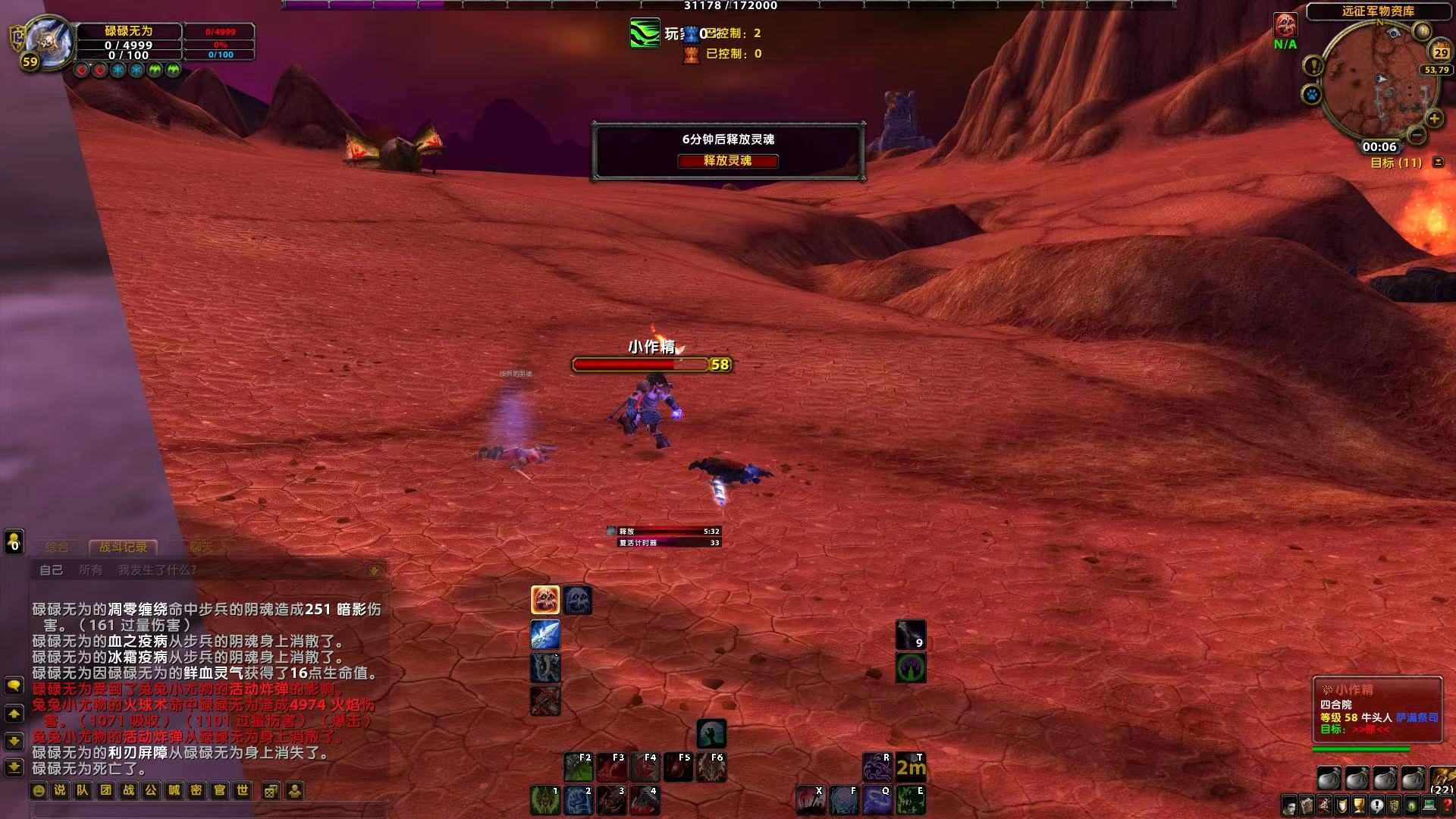Click the 说 say channel button
1456x819 pixels.
60,790
